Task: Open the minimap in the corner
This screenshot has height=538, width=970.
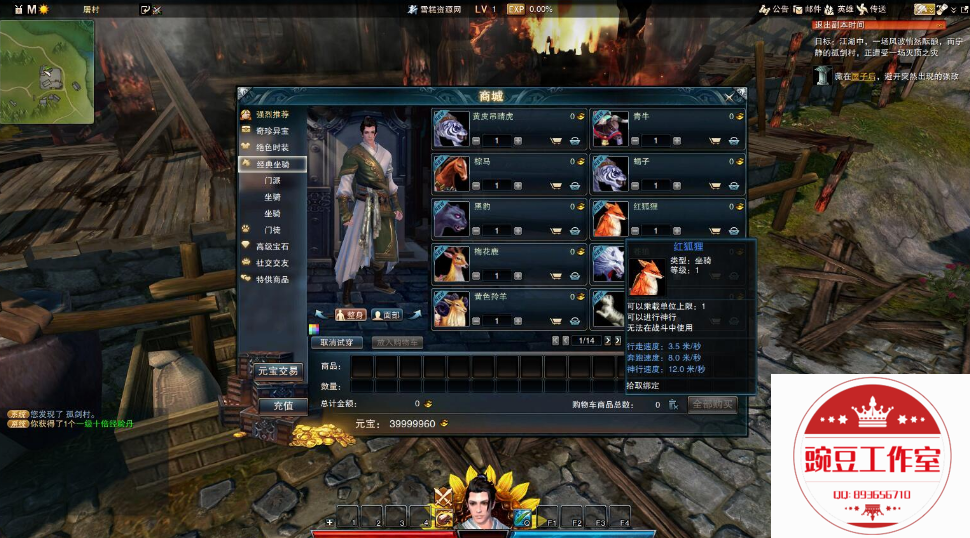Action: (x=48, y=70)
